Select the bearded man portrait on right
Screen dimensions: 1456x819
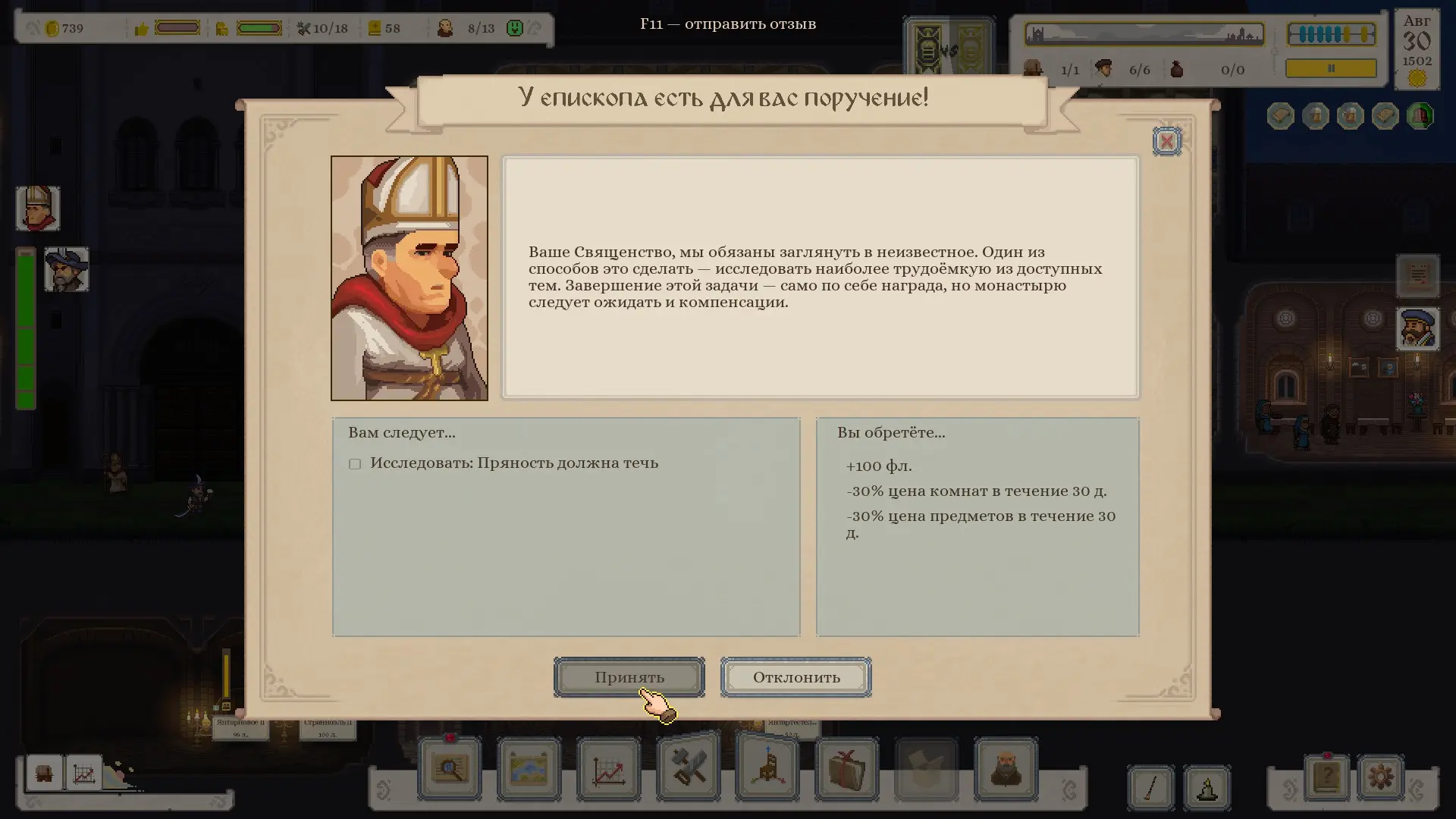click(x=1417, y=329)
